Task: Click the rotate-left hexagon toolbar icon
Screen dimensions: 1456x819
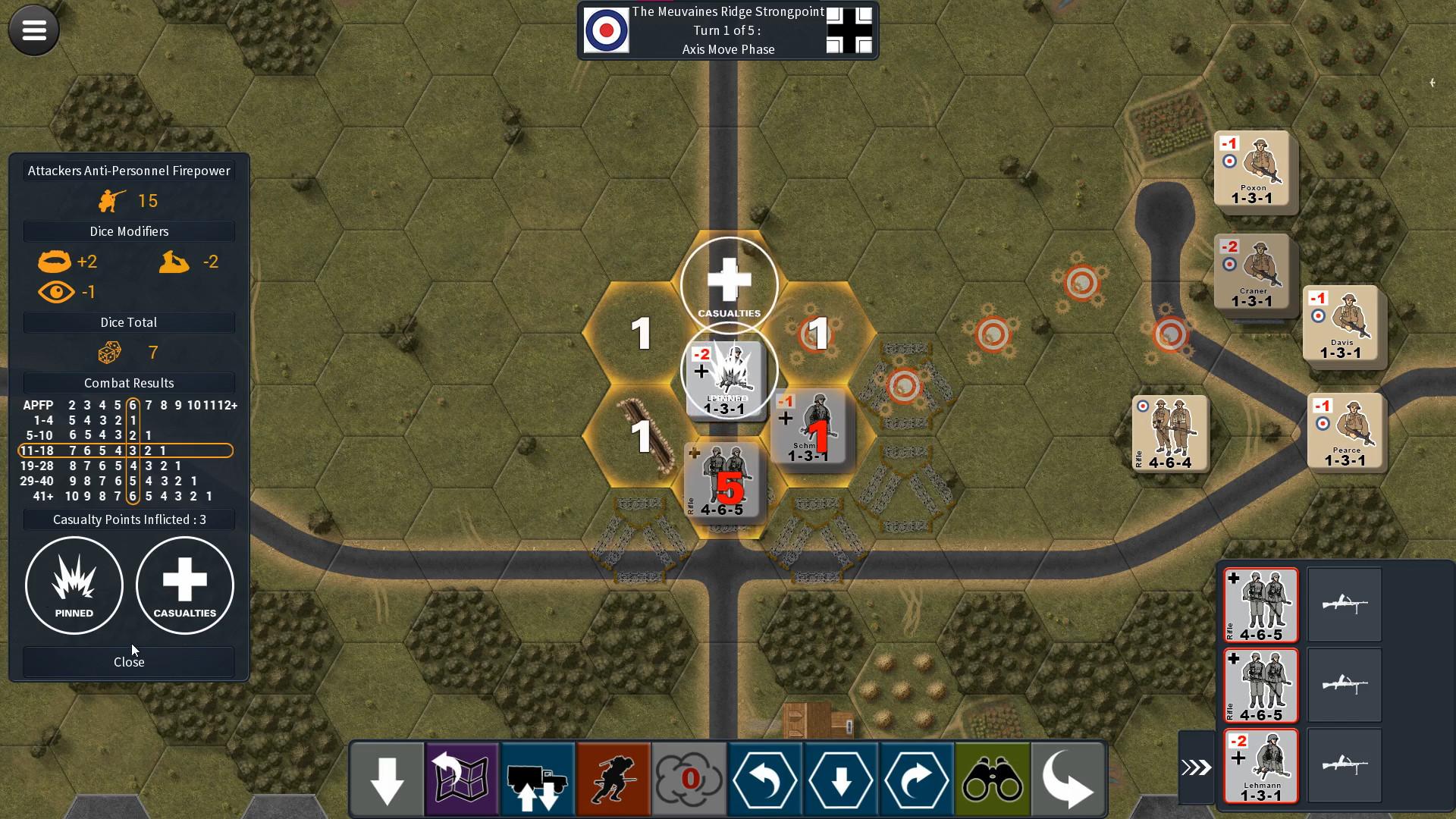Action: coord(765,779)
